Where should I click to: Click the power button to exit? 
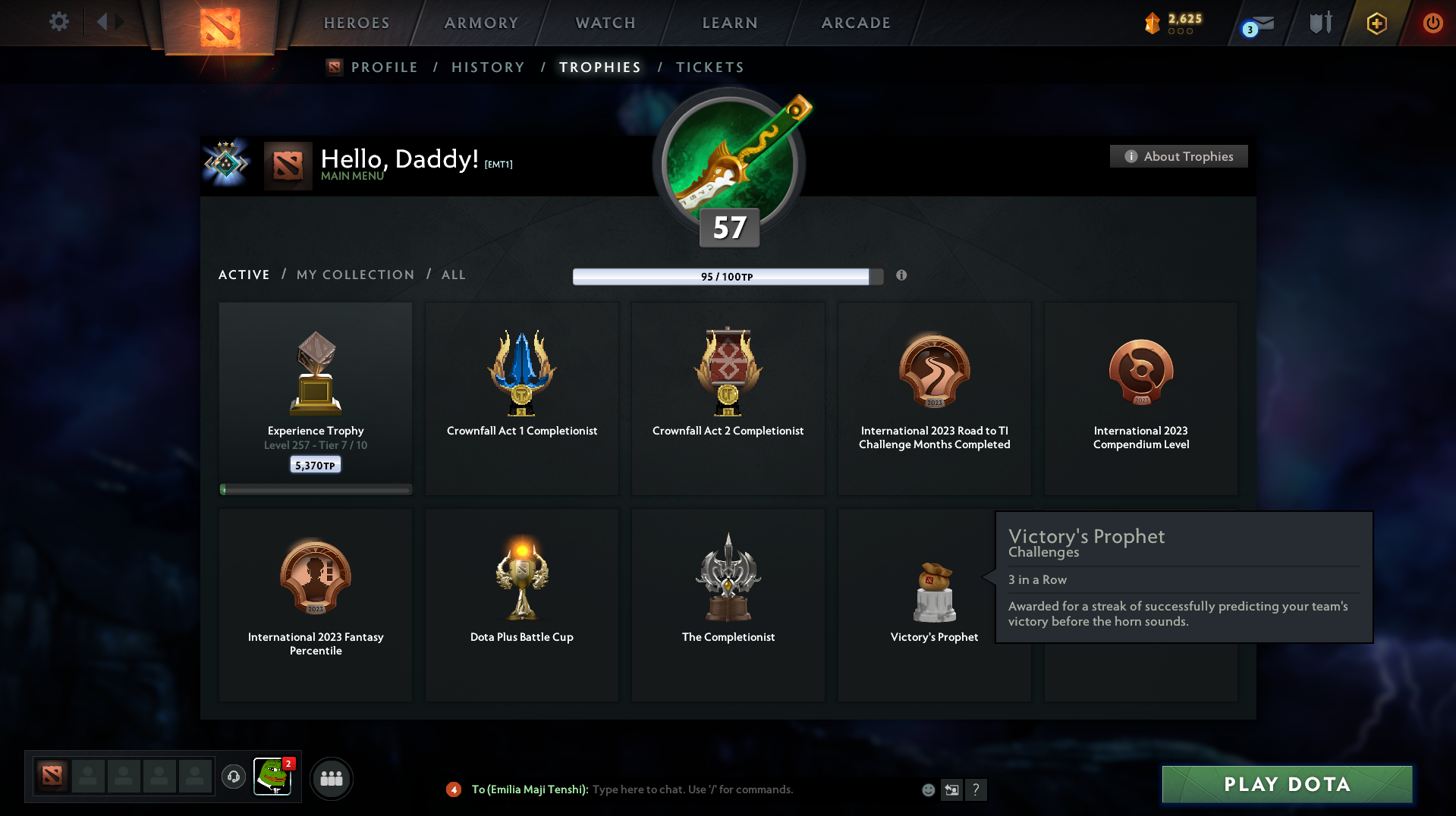click(x=1432, y=23)
